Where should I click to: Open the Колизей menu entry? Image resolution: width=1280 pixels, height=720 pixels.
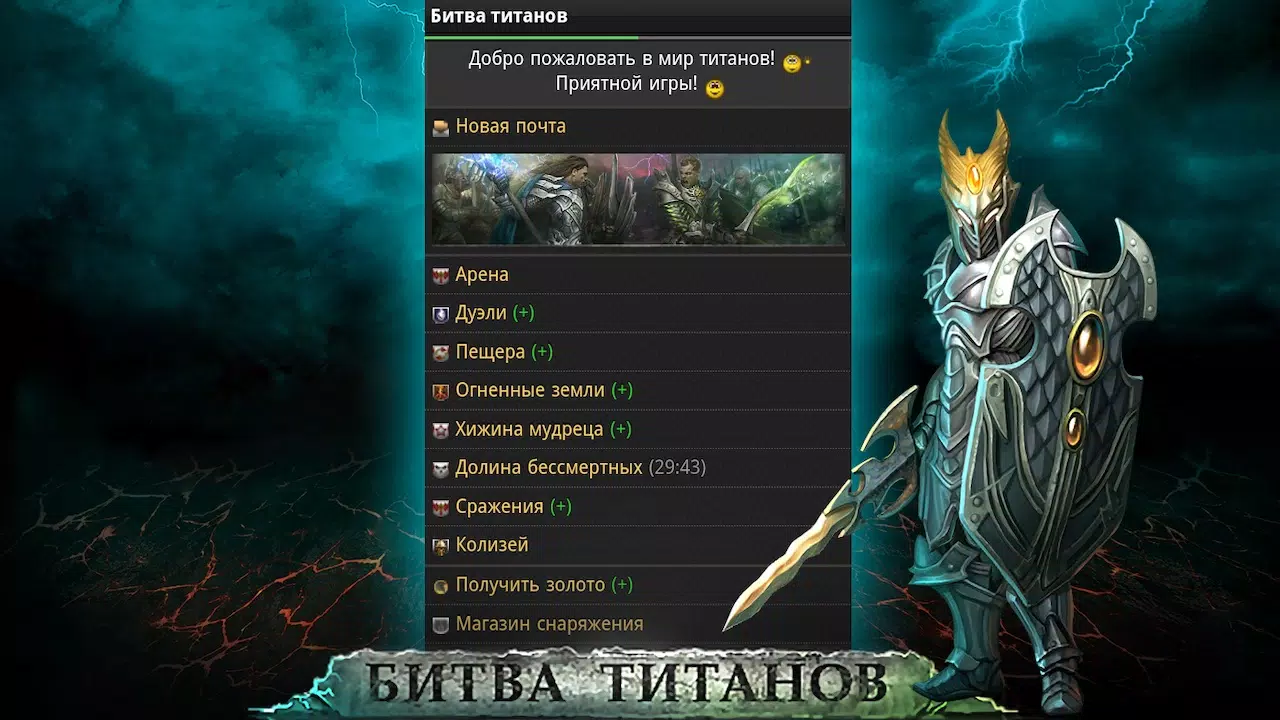491,545
